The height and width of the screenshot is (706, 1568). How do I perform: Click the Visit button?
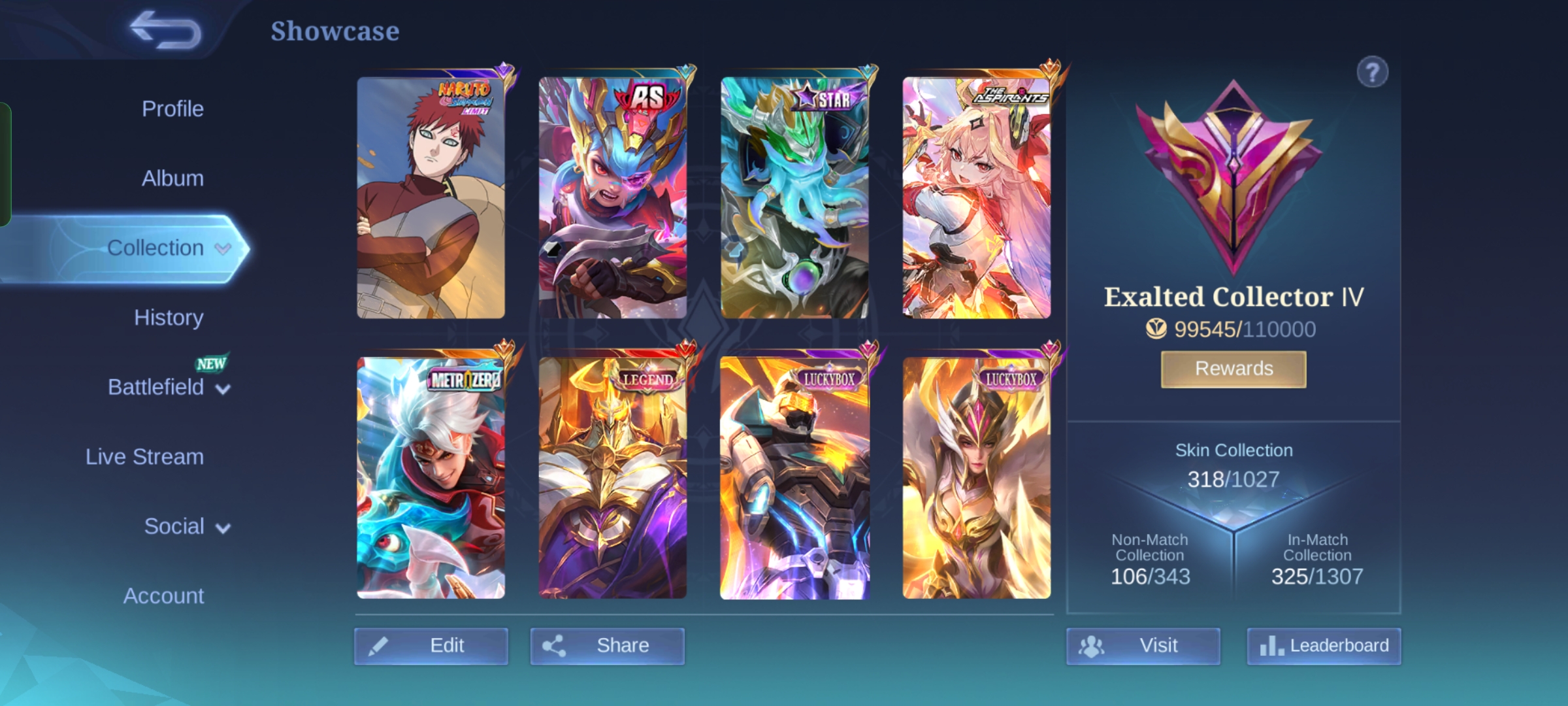point(1143,646)
